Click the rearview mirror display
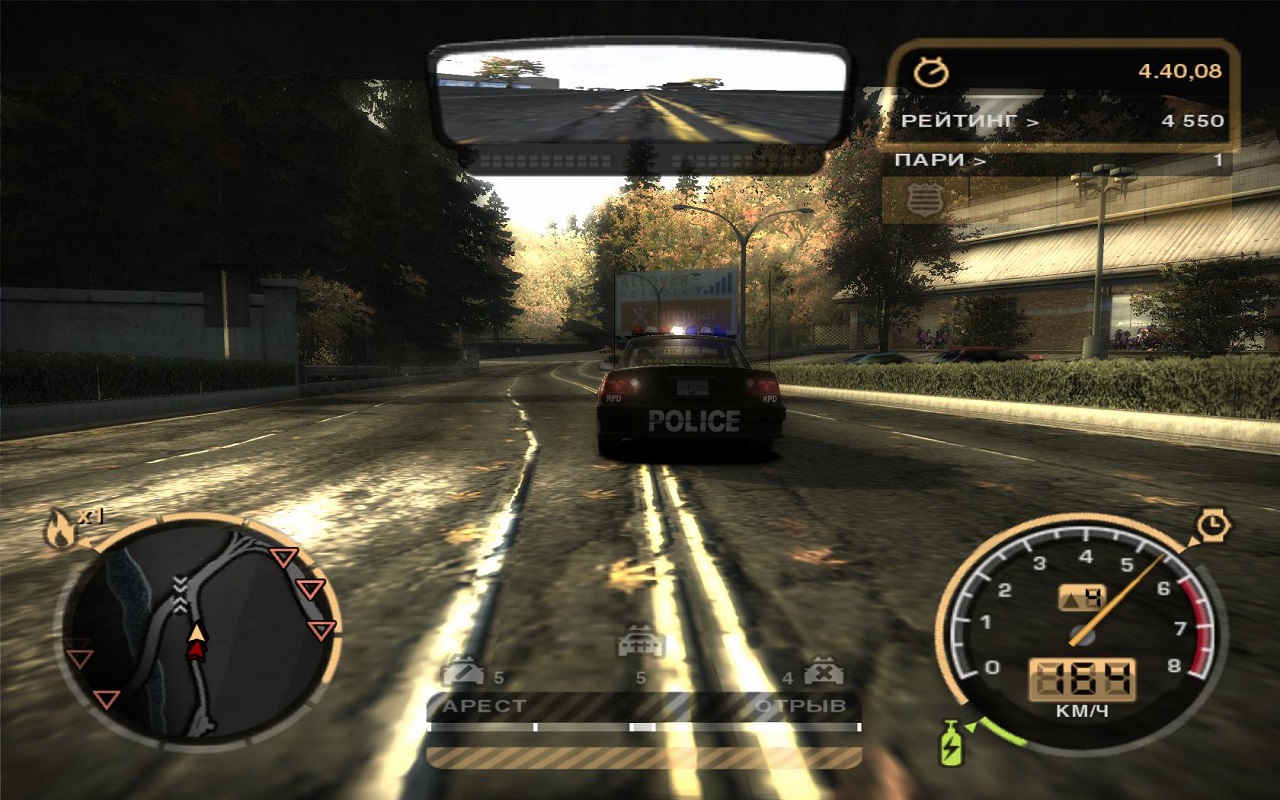This screenshot has width=1280, height=800. click(x=640, y=97)
